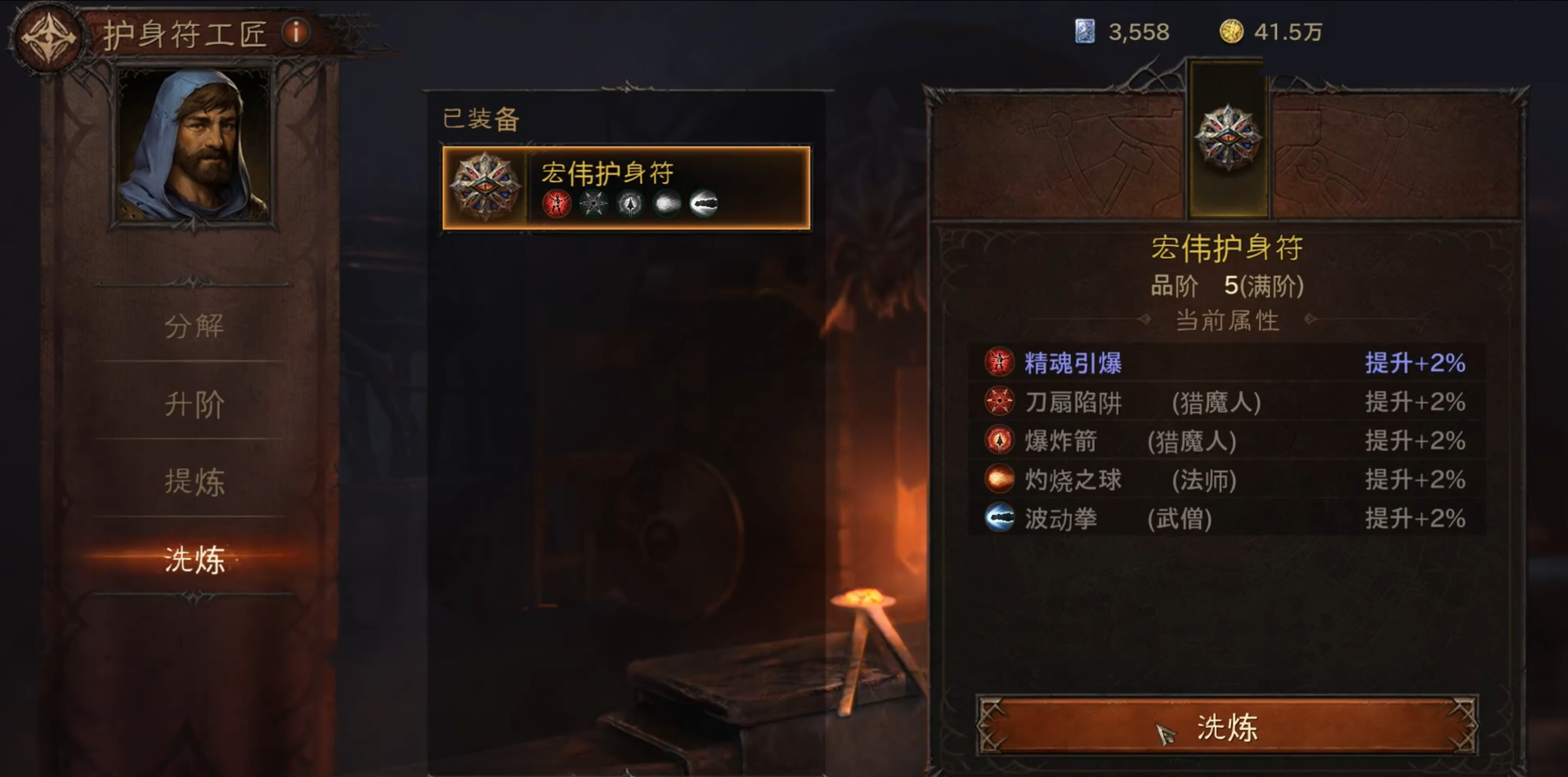The image size is (1568, 777).
Task: Select the arrow skill icon on equipped amulet
Action: [629, 203]
